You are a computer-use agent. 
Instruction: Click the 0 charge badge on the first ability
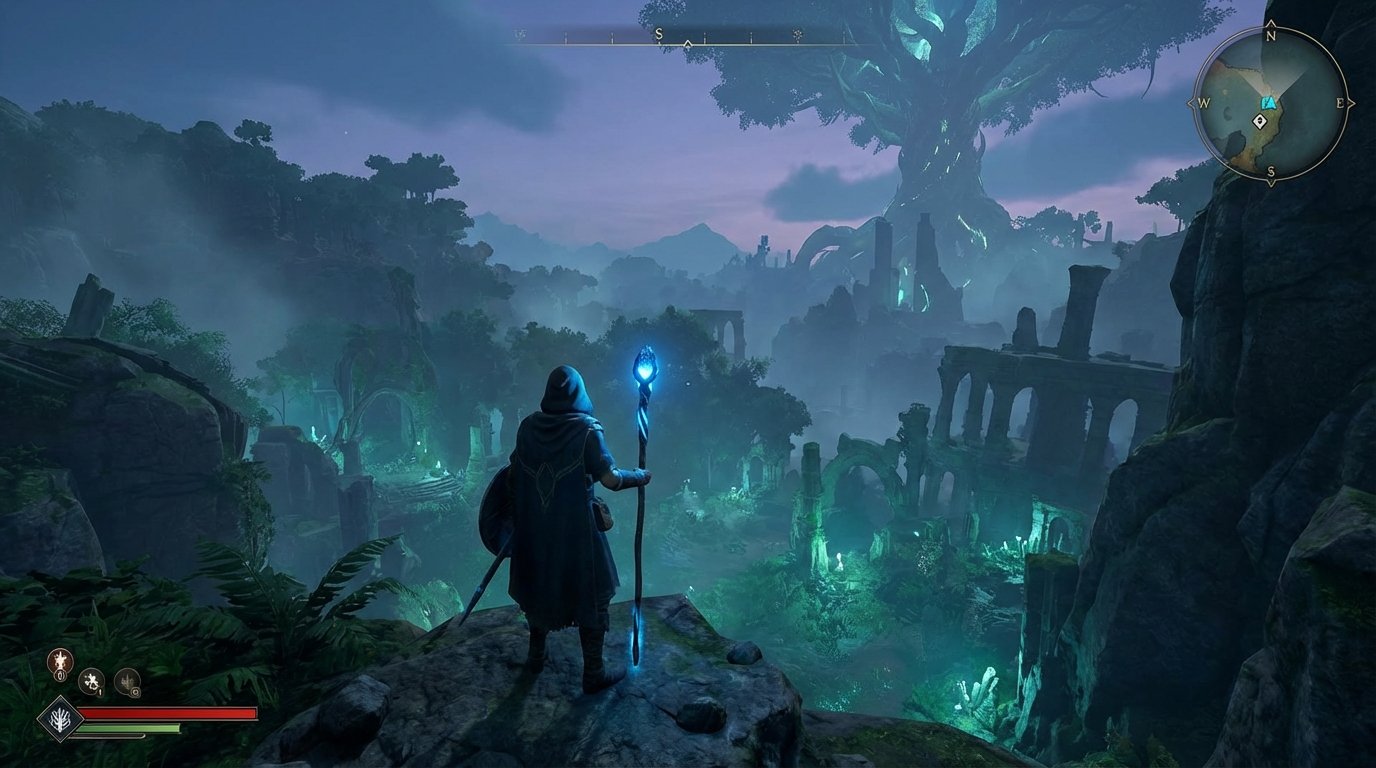(x=60, y=675)
